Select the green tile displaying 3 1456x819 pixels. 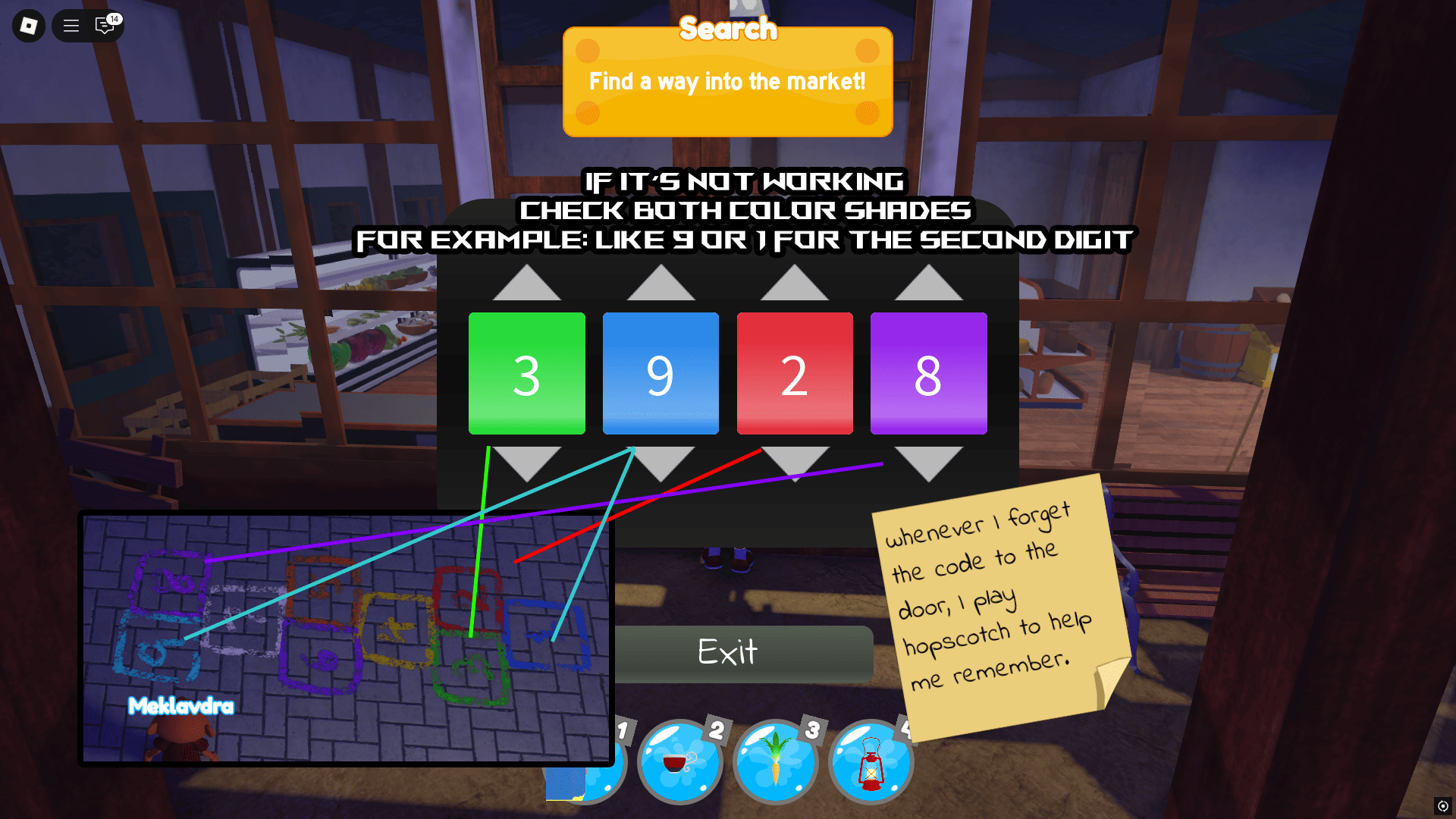526,373
